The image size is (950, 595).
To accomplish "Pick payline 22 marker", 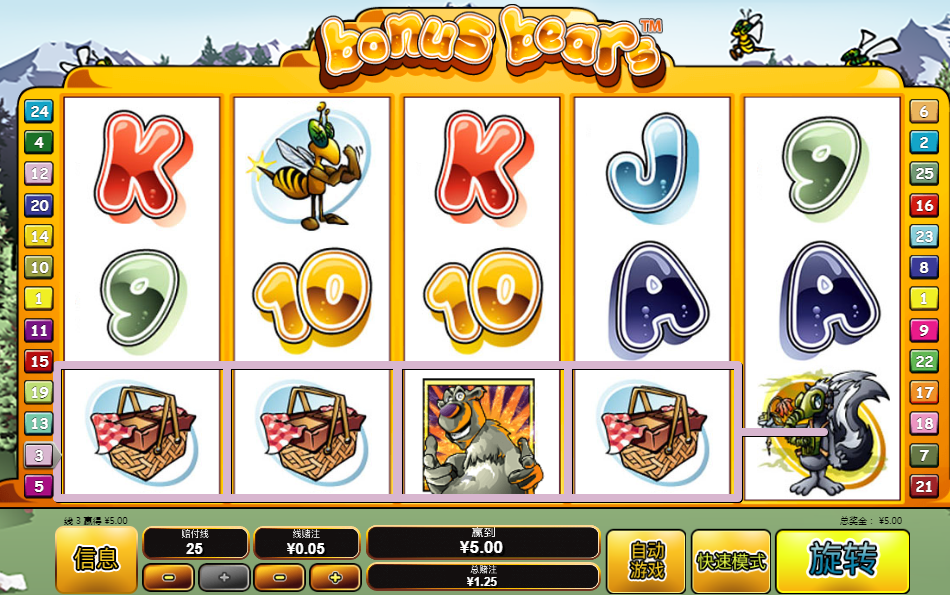I will click(923, 361).
